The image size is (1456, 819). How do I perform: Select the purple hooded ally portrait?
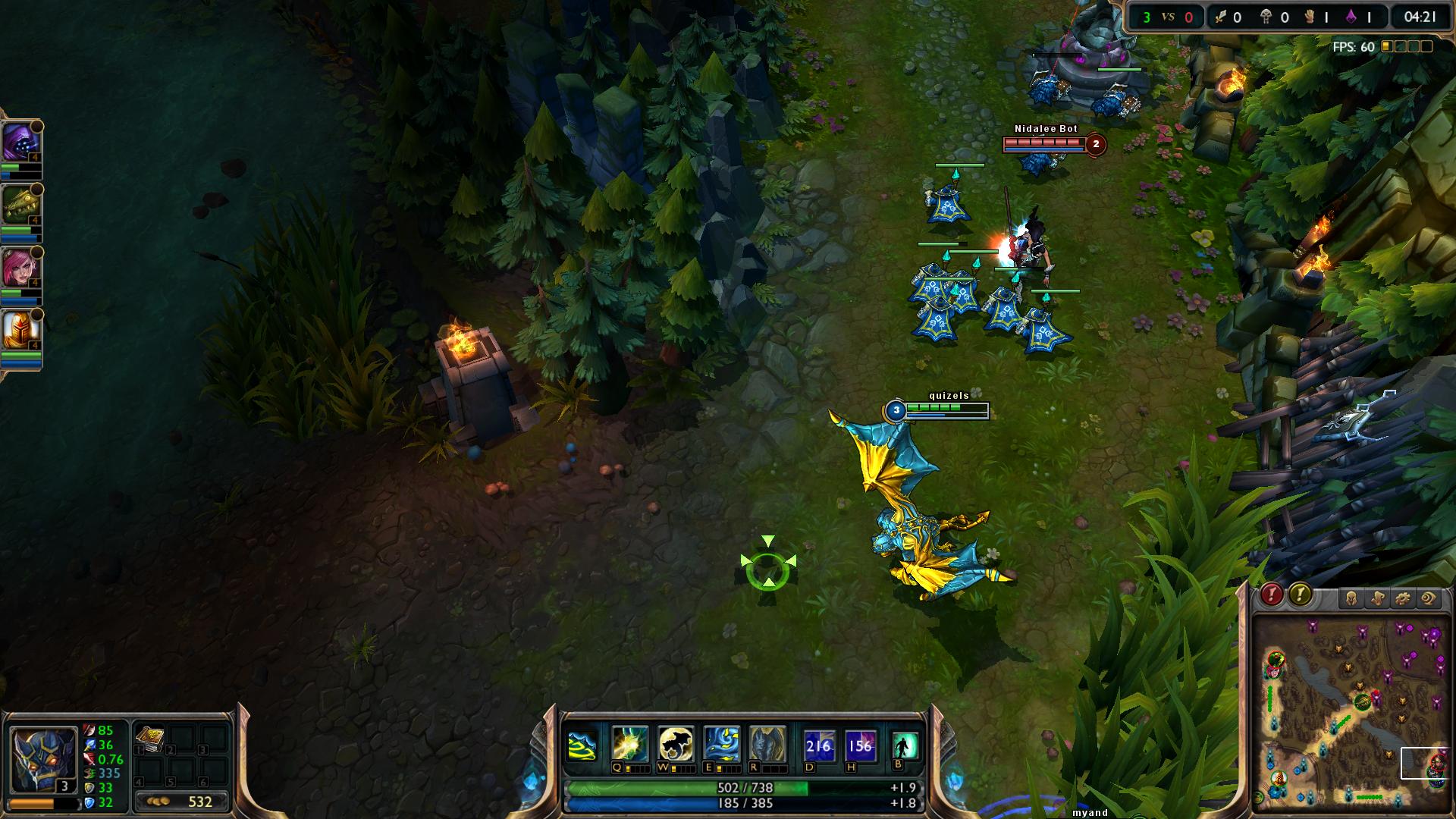tap(20, 141)
